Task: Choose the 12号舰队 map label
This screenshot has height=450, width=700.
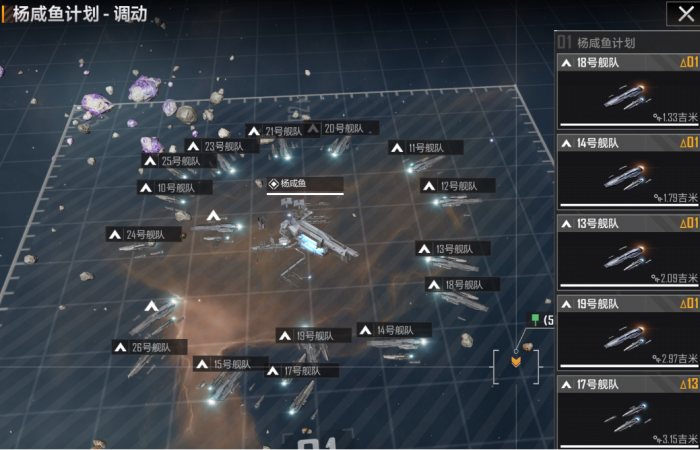Action: [458, 186]
